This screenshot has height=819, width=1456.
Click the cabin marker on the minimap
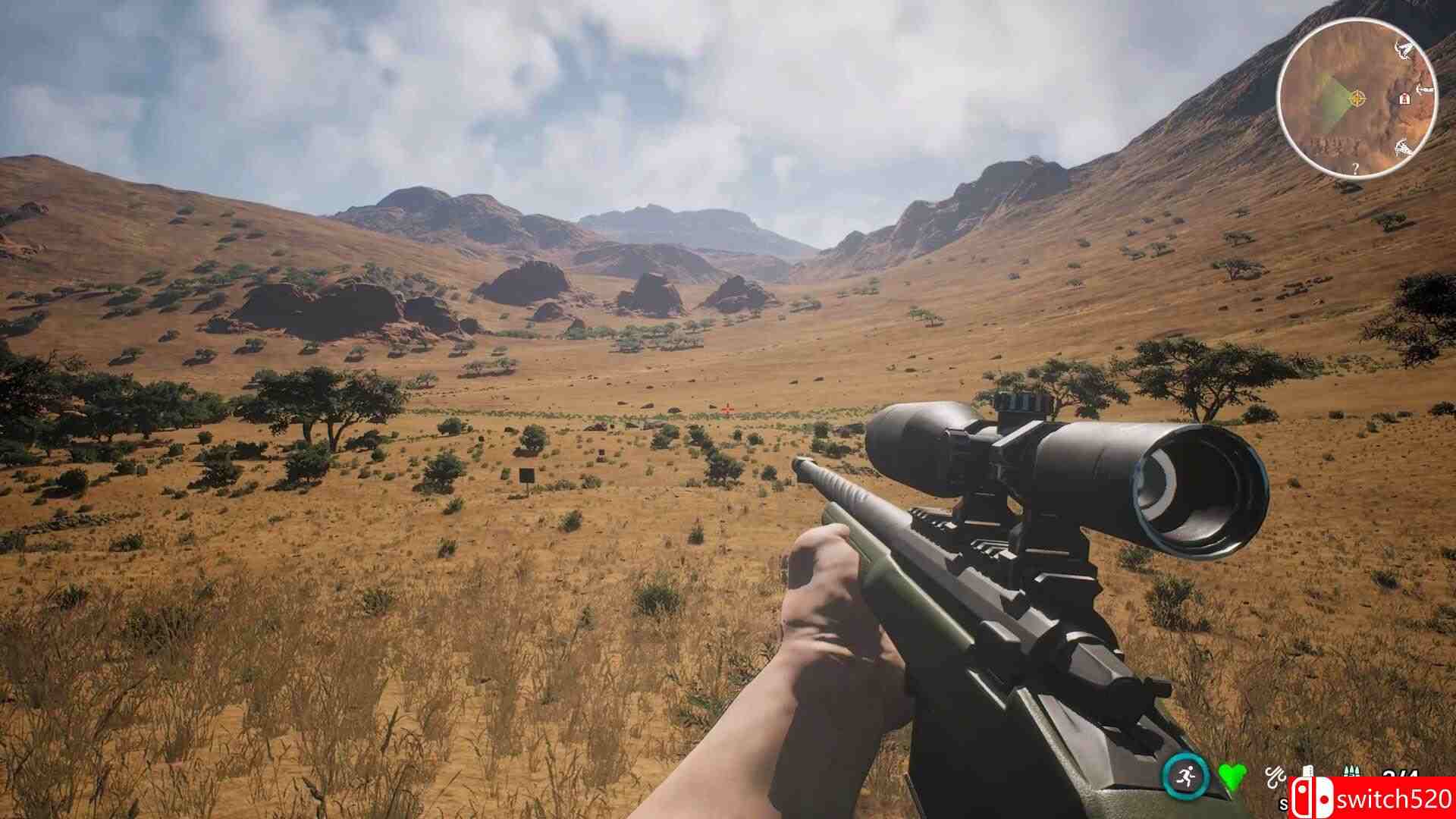point(1404,98)
